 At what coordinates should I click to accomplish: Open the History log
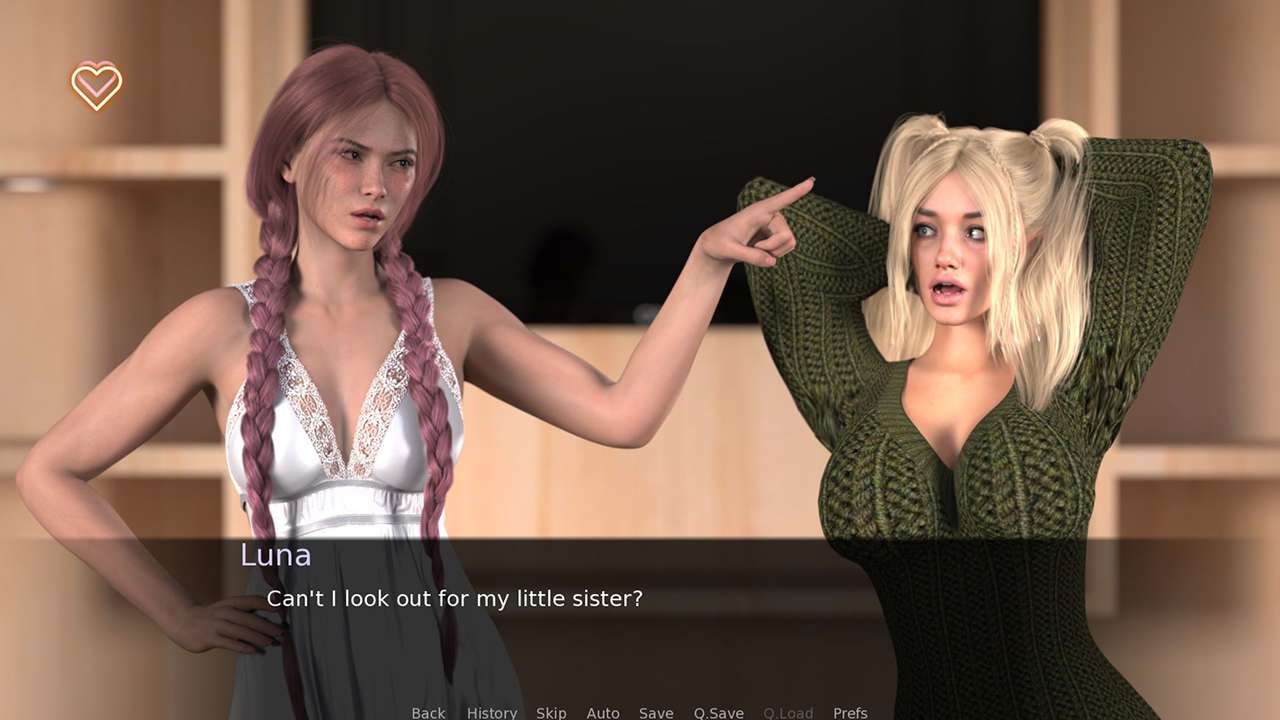(492, 712)
